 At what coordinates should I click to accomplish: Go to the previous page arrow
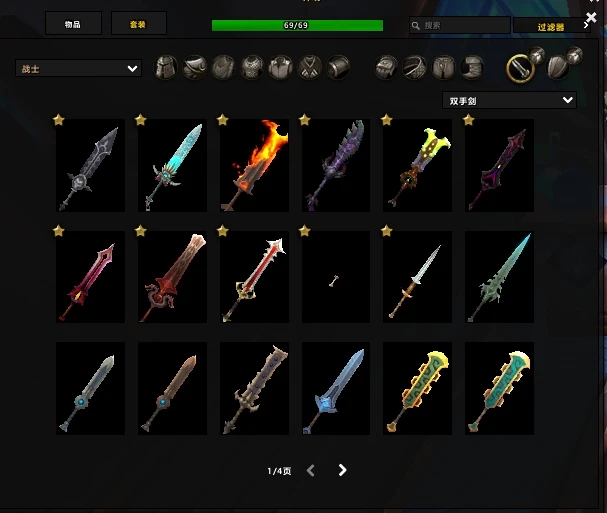(311, 470)
